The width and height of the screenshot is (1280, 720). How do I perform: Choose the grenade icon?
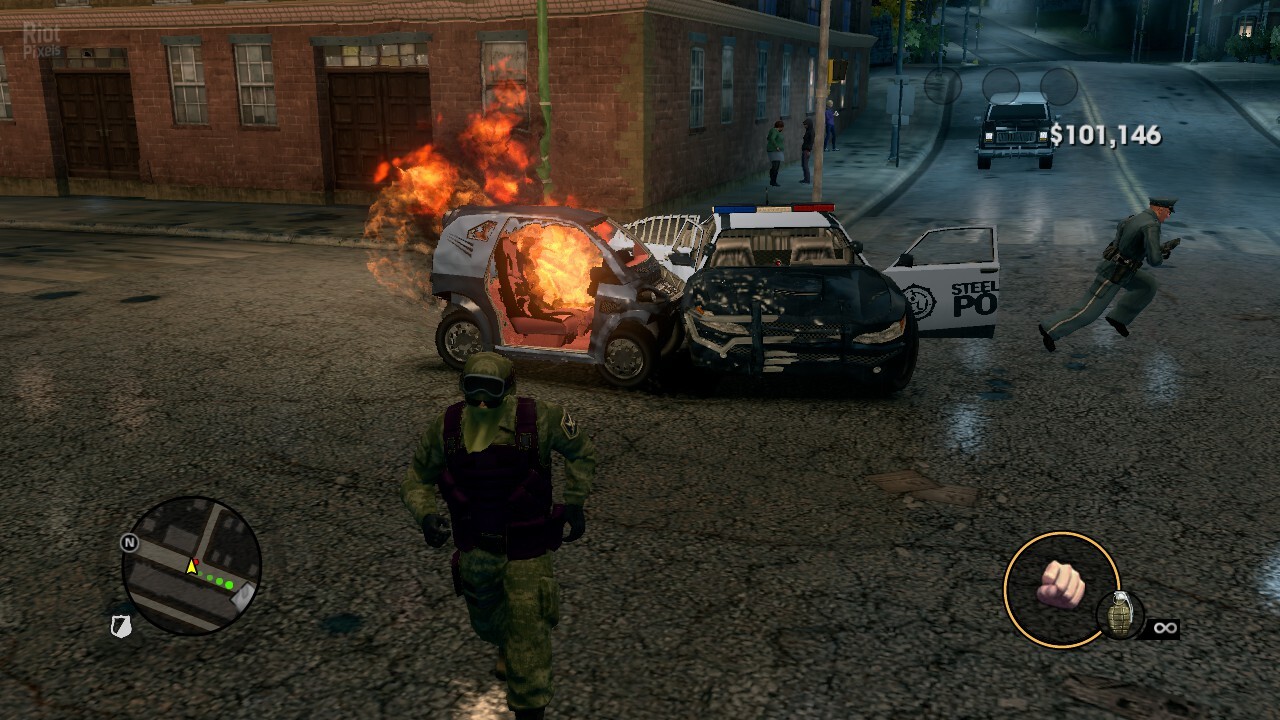pyautogui.click(x=1120, y=616)
